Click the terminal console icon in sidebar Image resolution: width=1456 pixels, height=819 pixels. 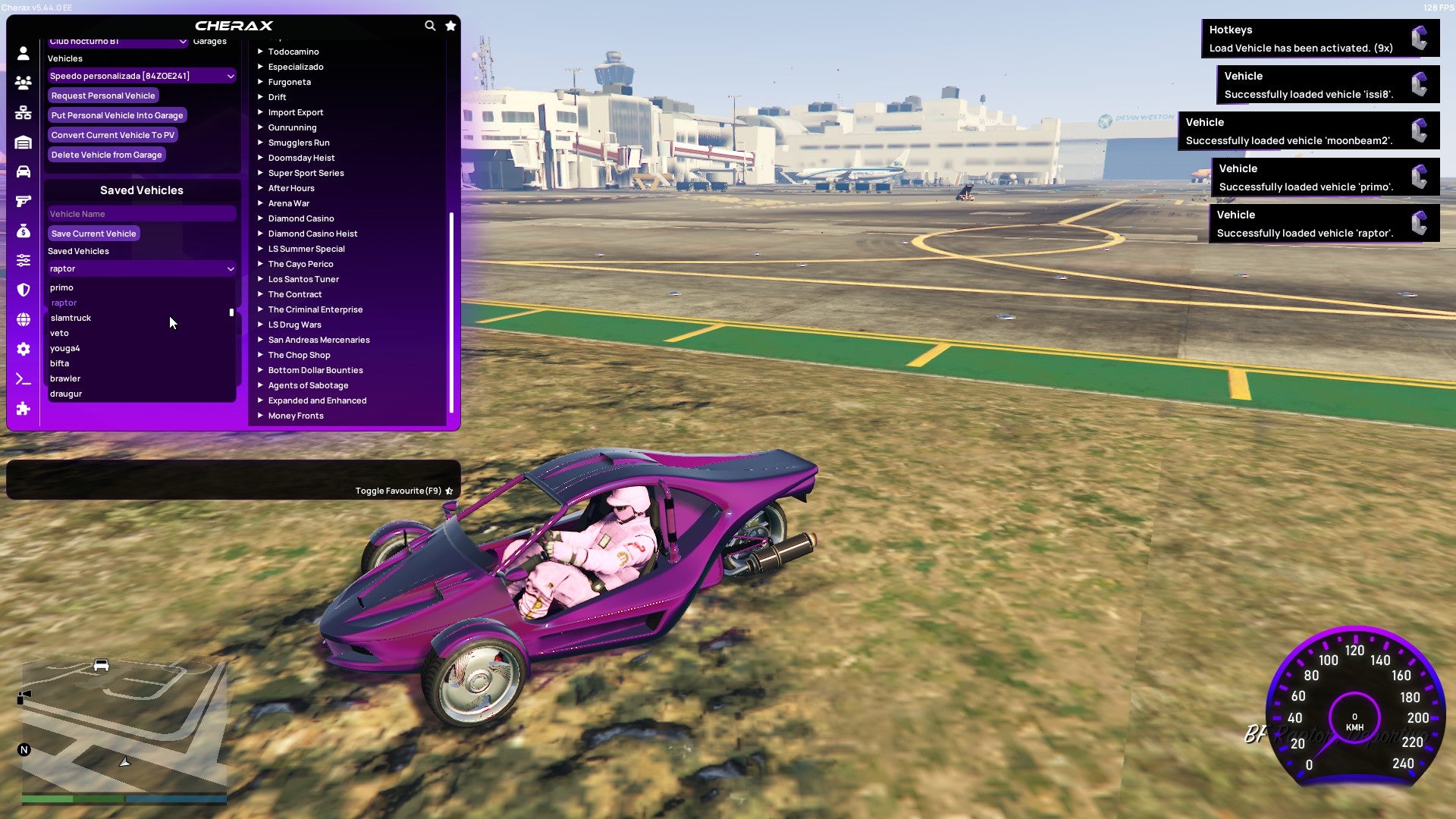click(x=23, y=378)
